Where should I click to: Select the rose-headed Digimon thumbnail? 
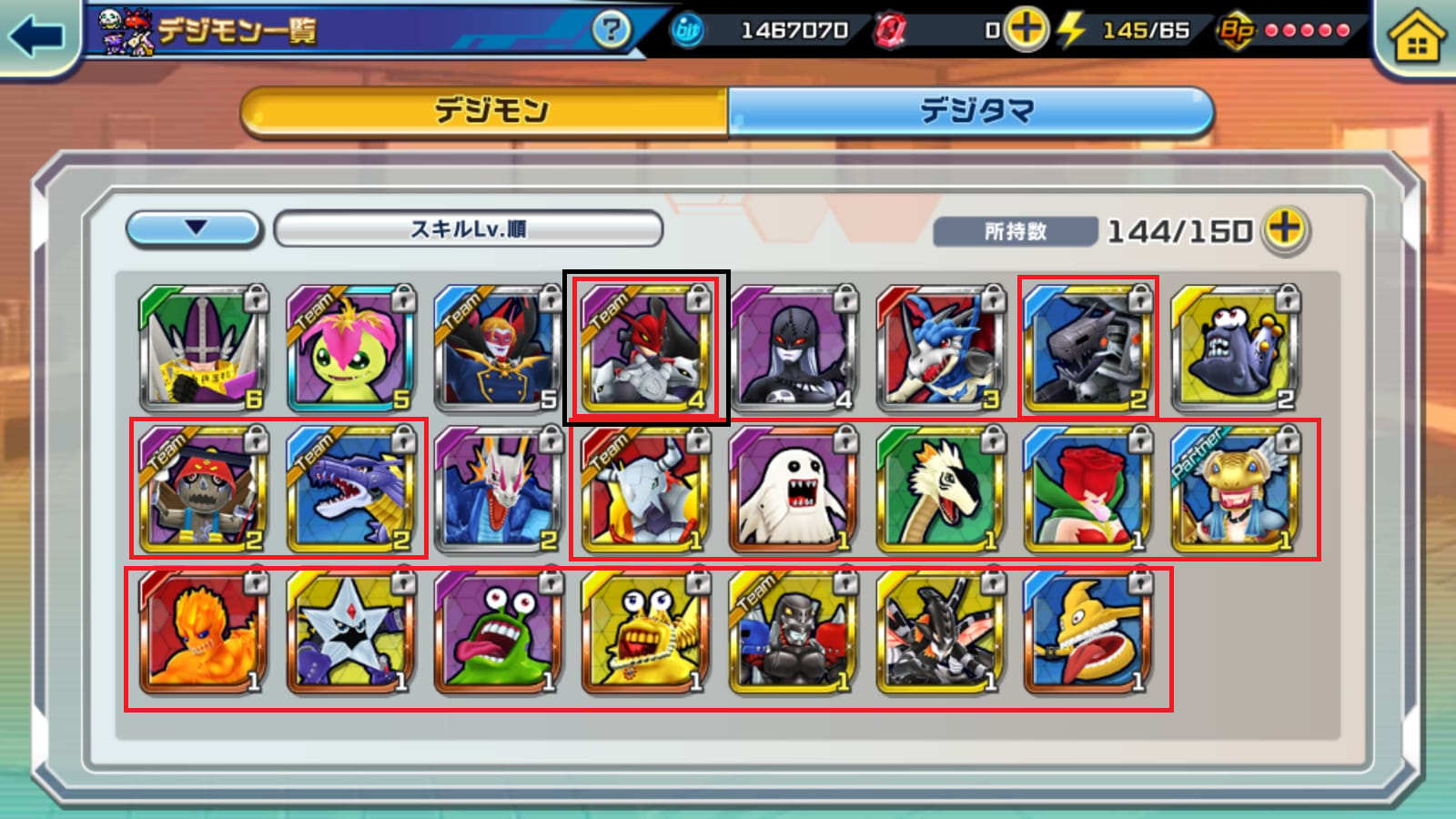coord(1087,490)
